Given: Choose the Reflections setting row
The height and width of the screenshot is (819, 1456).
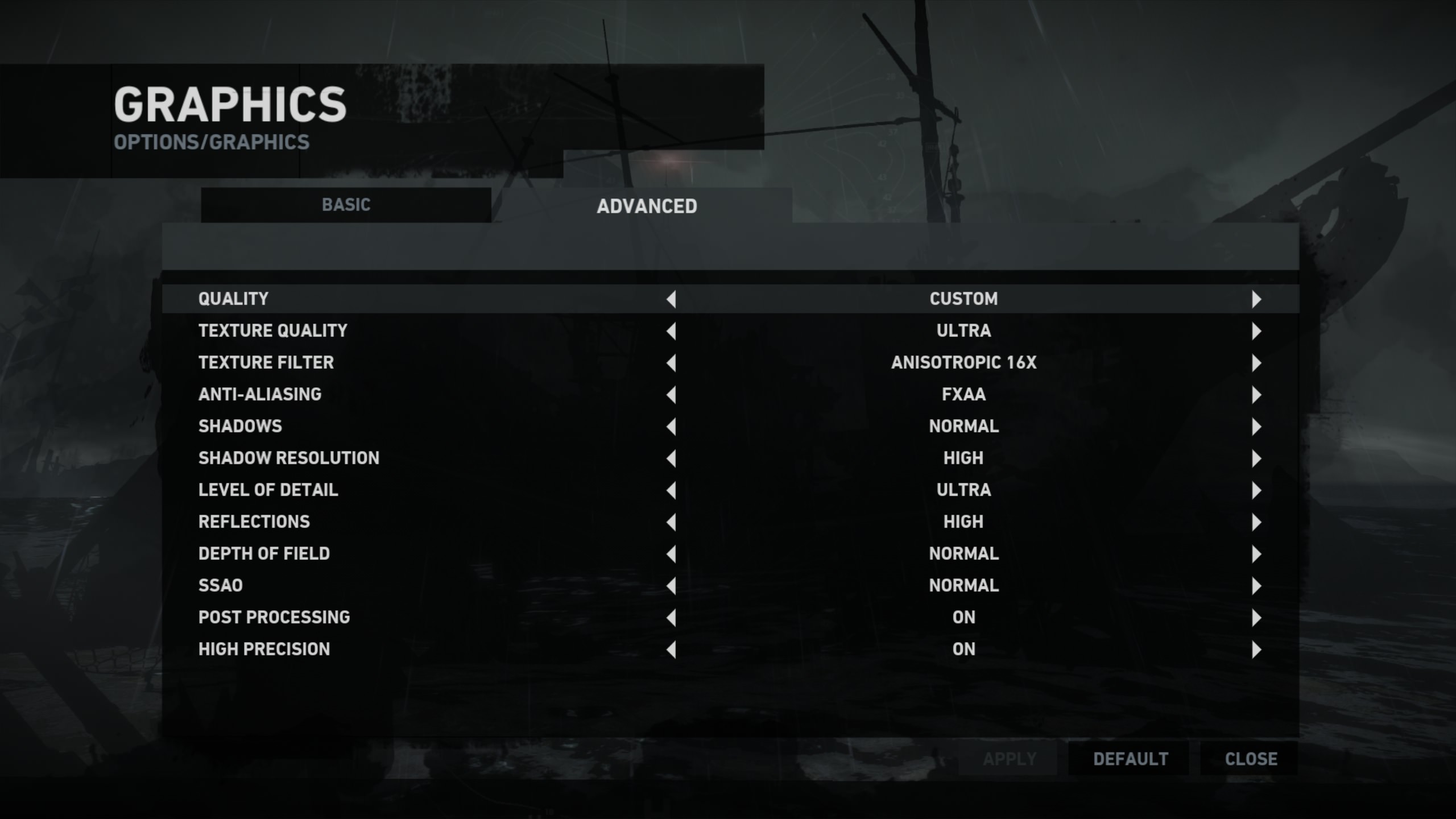Looking at the screenshot, I should point(254,522).
